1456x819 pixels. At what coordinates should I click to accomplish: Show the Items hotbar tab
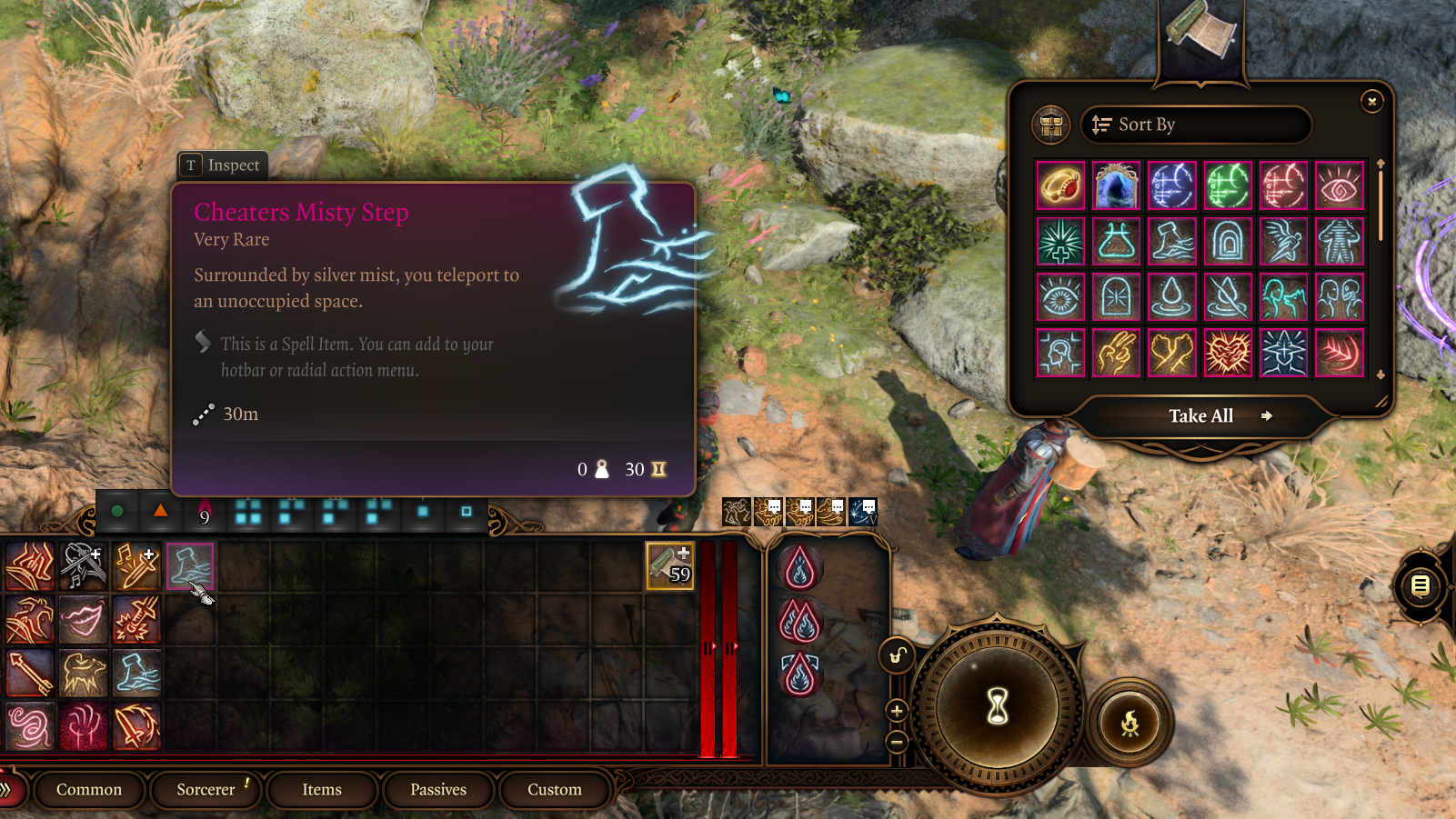(322, 789)
